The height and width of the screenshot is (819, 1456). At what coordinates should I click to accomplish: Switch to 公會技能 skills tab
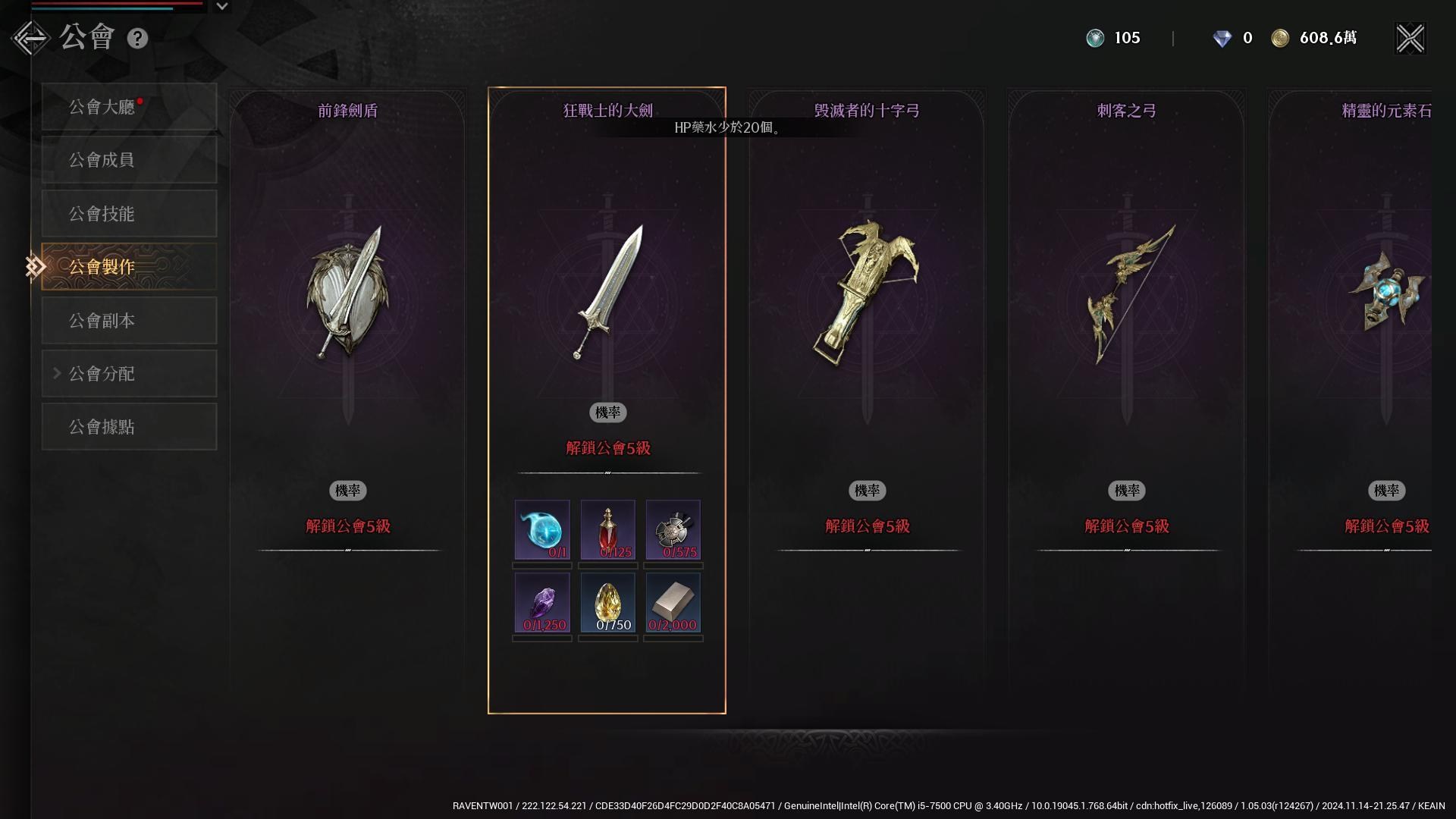tap(129, 214)
